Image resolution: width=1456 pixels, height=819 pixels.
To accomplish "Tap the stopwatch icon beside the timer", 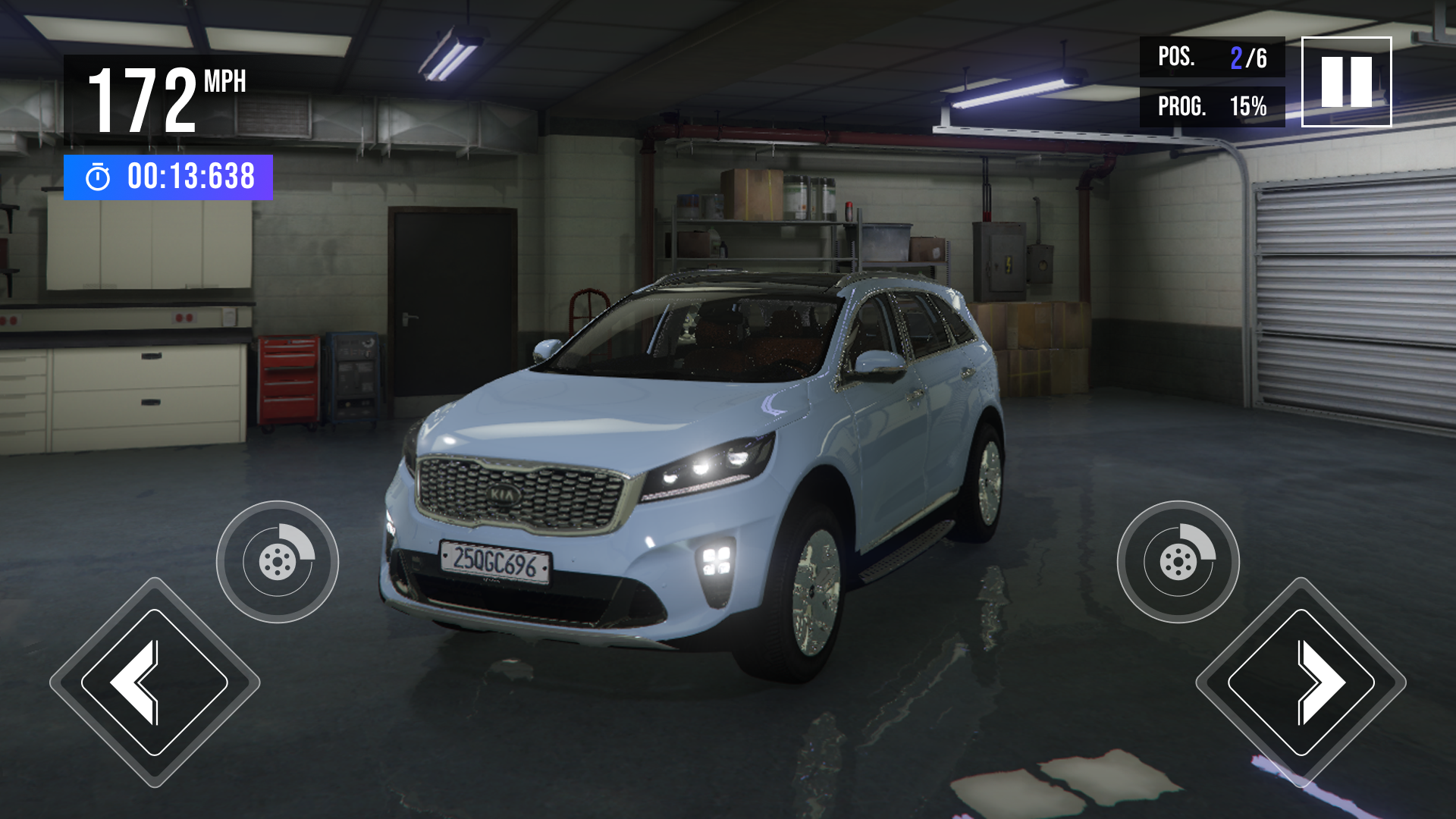I will 97,178.
